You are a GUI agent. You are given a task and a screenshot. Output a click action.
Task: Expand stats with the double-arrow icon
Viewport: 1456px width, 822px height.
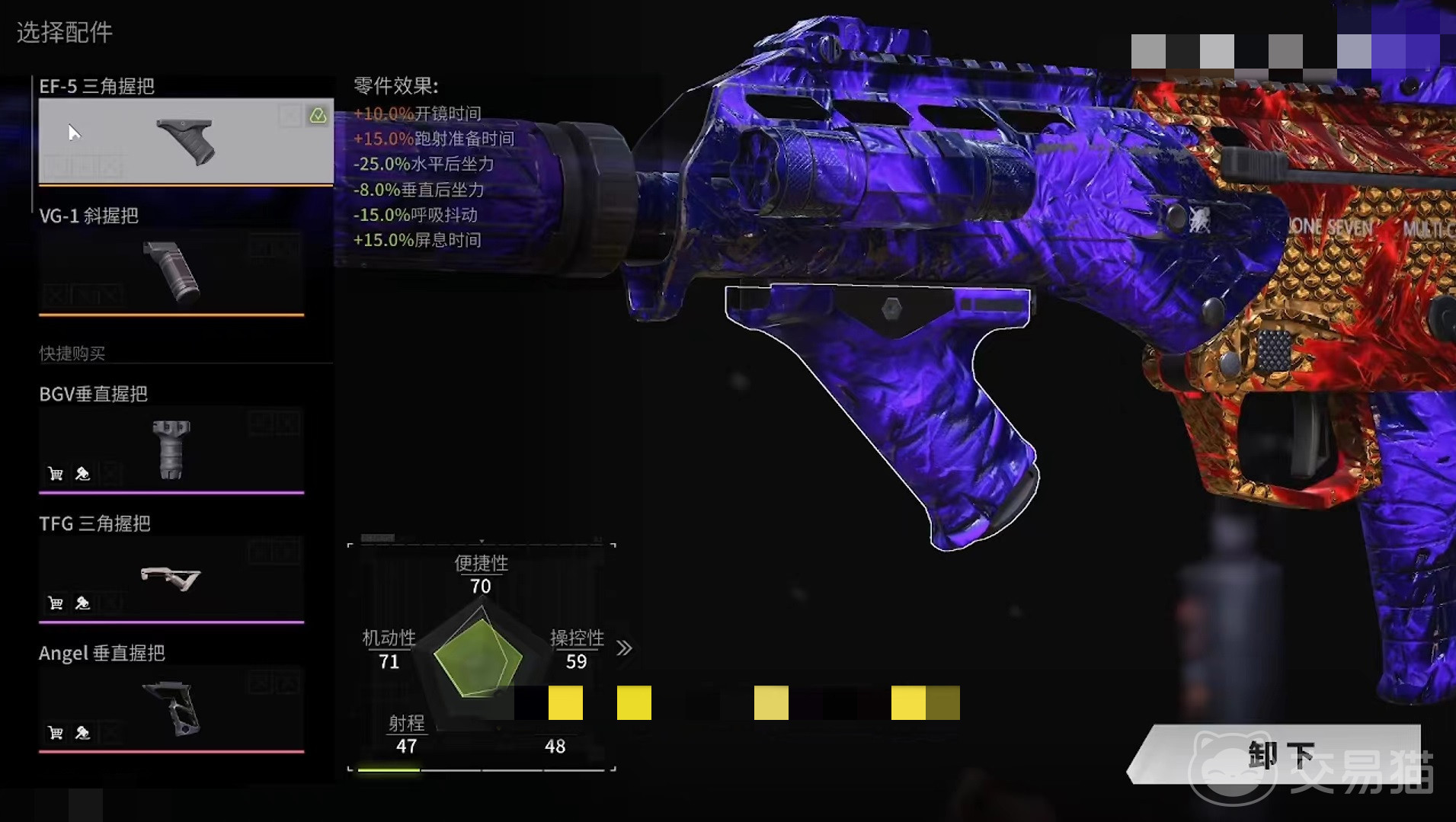tap(624, 648)
